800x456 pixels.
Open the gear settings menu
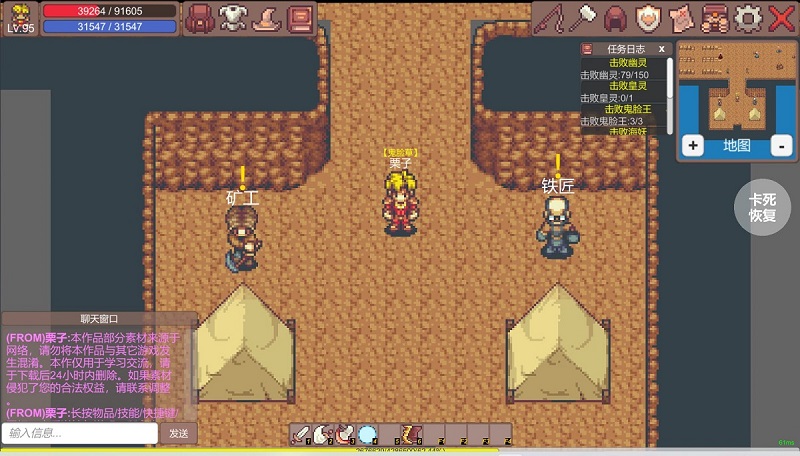(747, 17)
